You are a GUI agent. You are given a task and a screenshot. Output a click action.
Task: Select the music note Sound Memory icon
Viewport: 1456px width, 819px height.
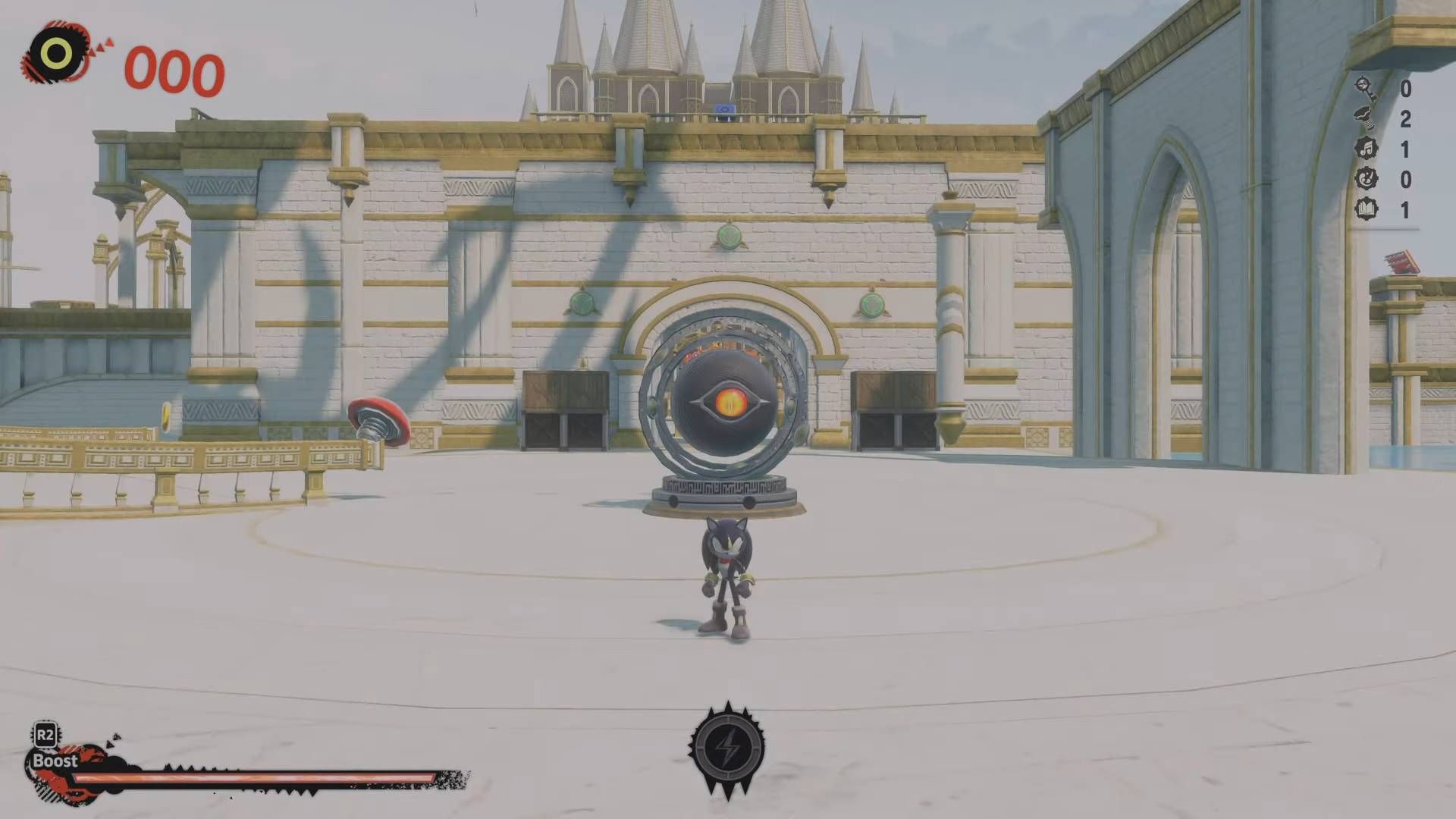click(1365, 147)
